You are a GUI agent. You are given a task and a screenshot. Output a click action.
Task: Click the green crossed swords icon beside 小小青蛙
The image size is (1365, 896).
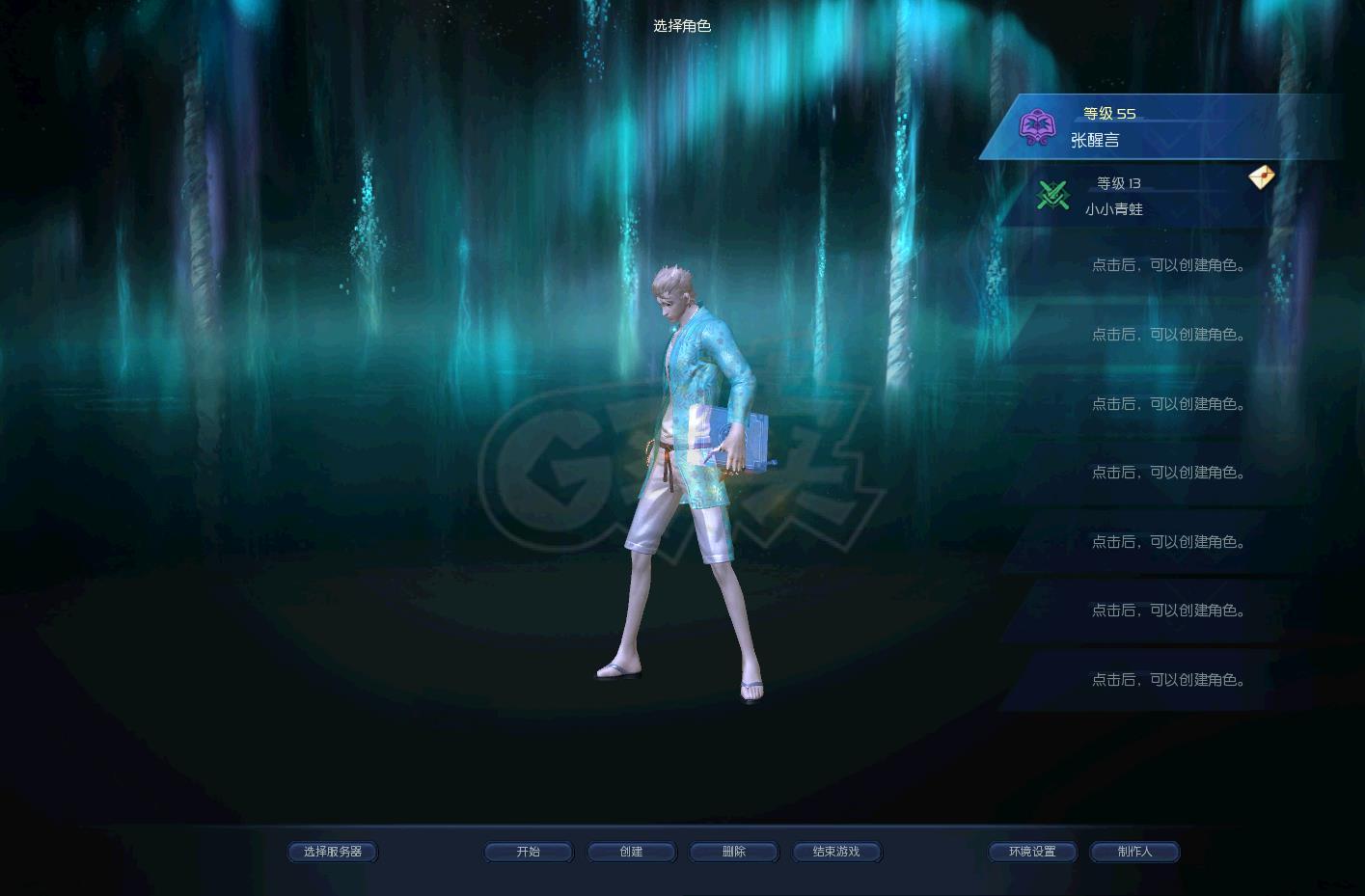click(1053, 195)
